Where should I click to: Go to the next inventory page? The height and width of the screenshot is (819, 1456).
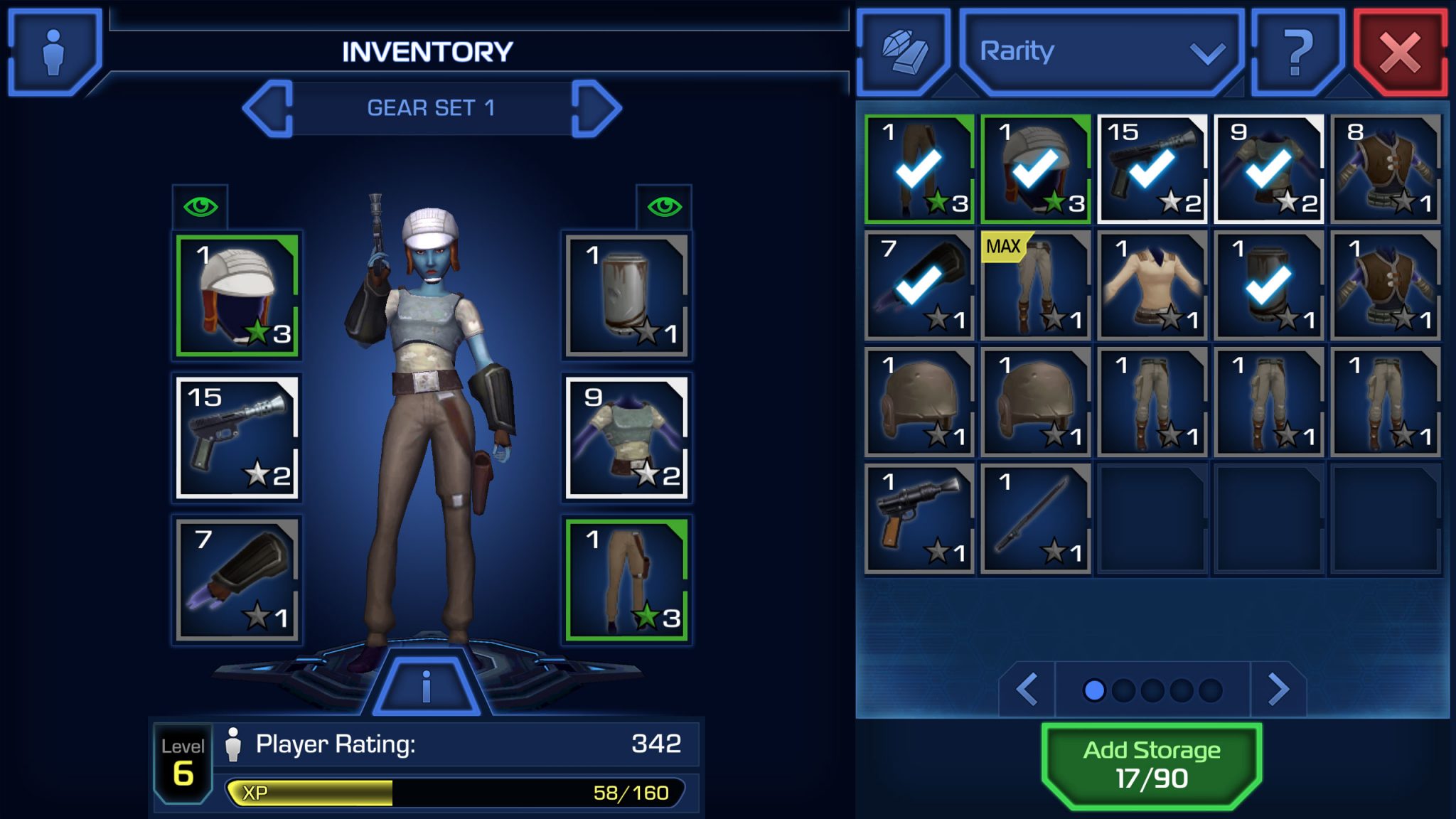1278,689
